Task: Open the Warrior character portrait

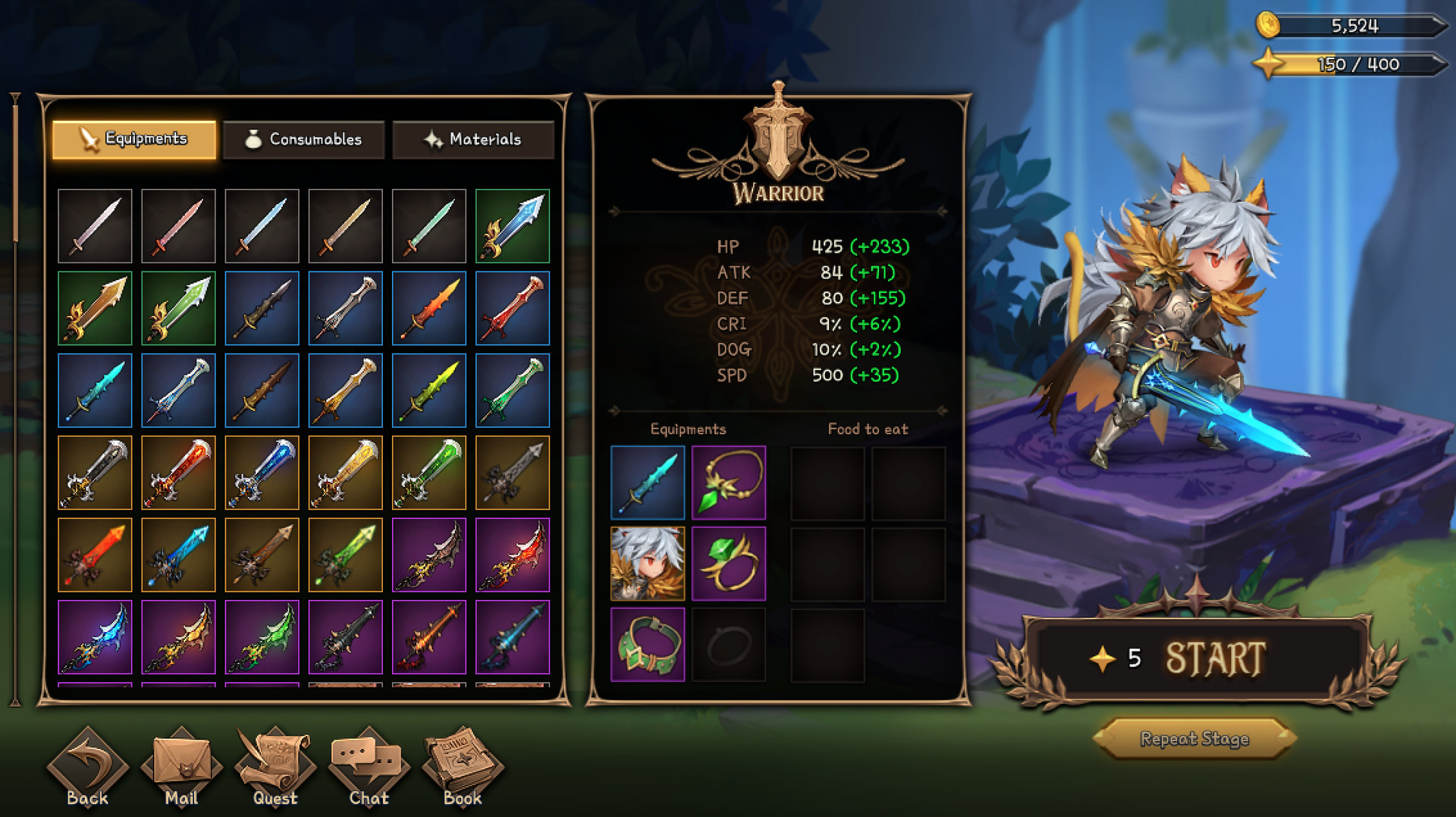Action: click(648, 562)
